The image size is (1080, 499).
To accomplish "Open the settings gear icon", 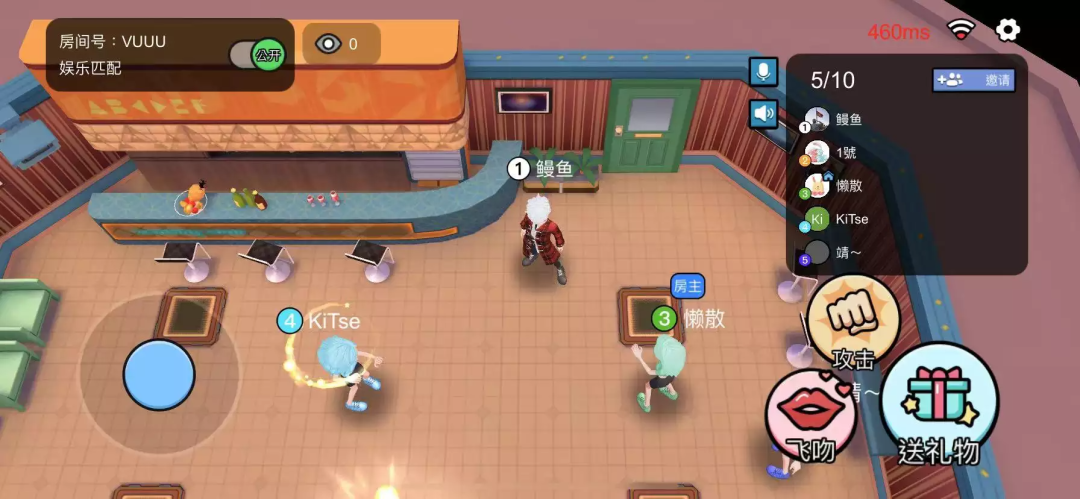I will tap(1008, 30).
